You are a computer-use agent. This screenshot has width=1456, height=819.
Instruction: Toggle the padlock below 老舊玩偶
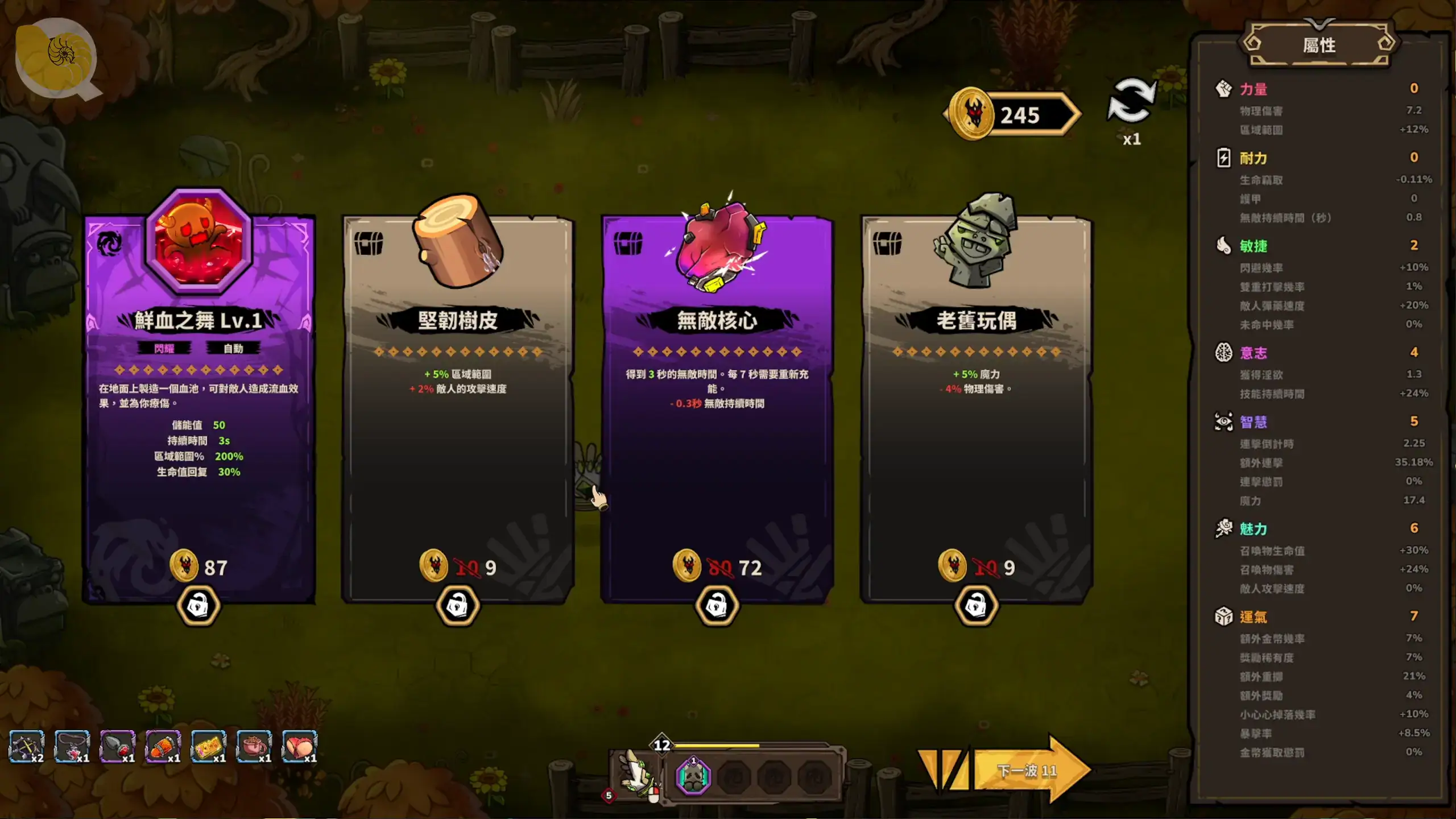tap(976, 606)
